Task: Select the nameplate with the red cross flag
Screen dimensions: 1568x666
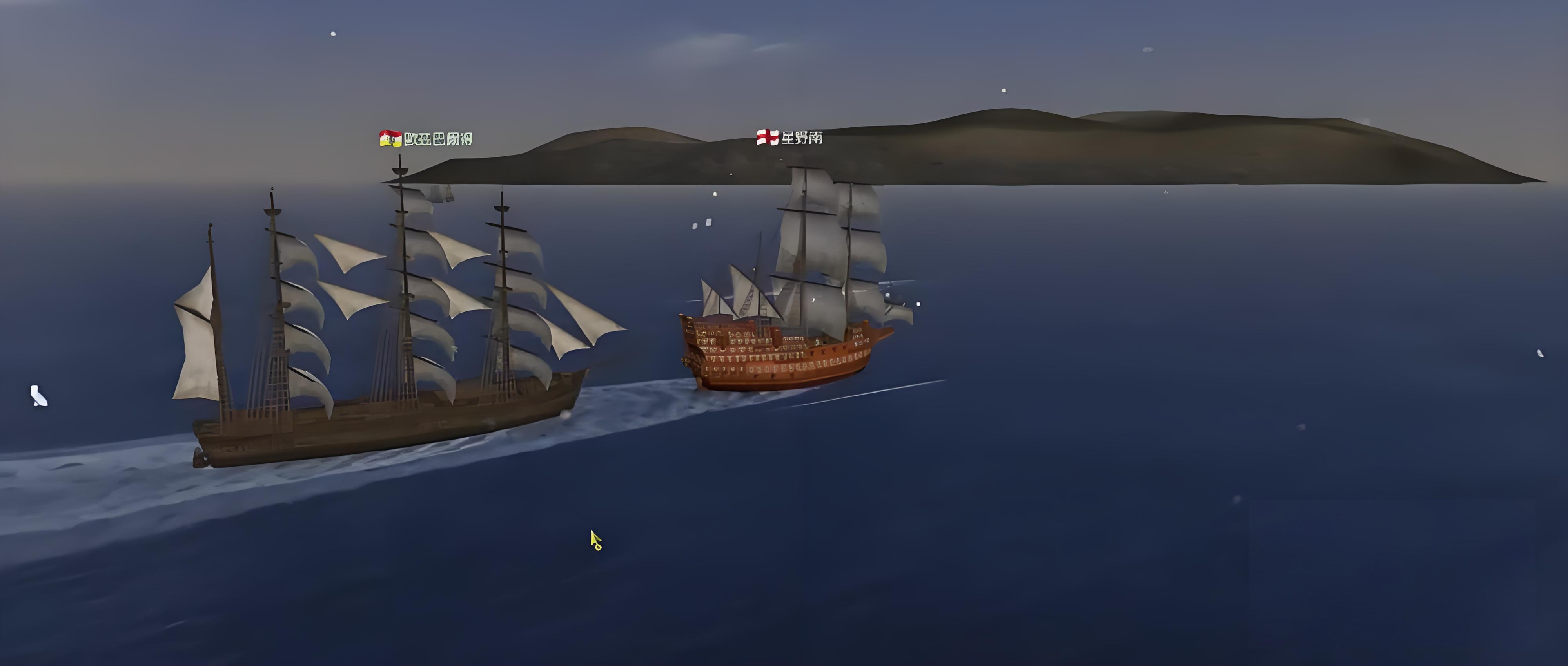Action: pos(789,138)
